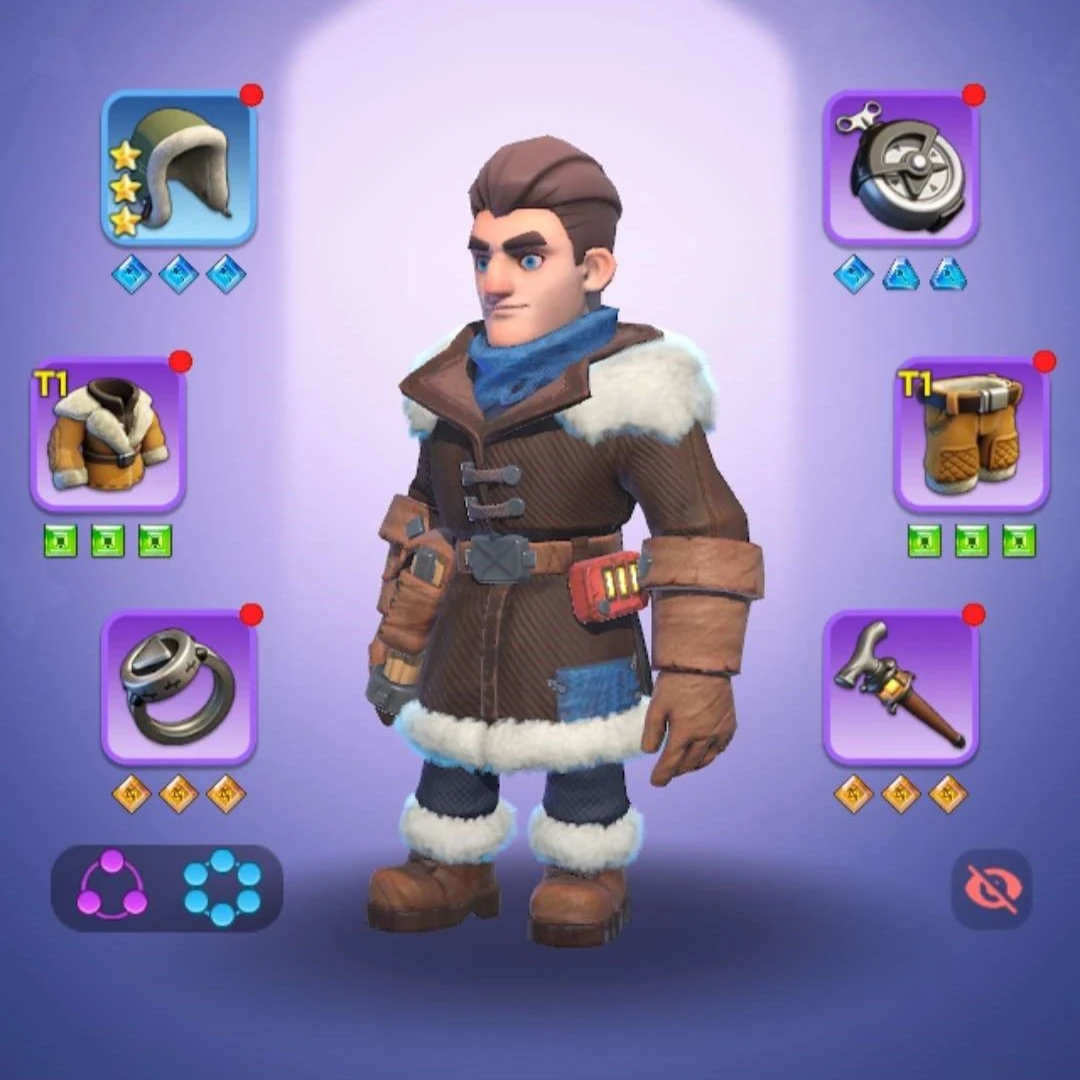
Task: Select the cane weapon slot
Action: pos(901,688)
